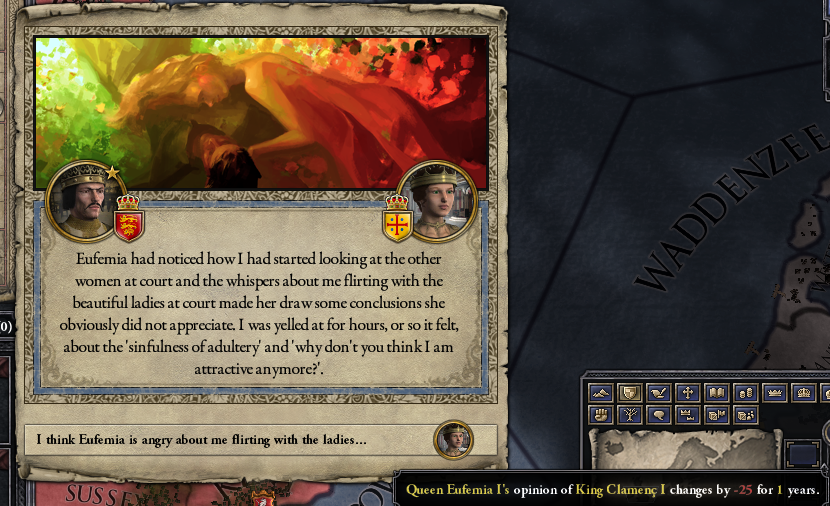Select the small event portrait of Eufemia

click(x=453, y=440)
